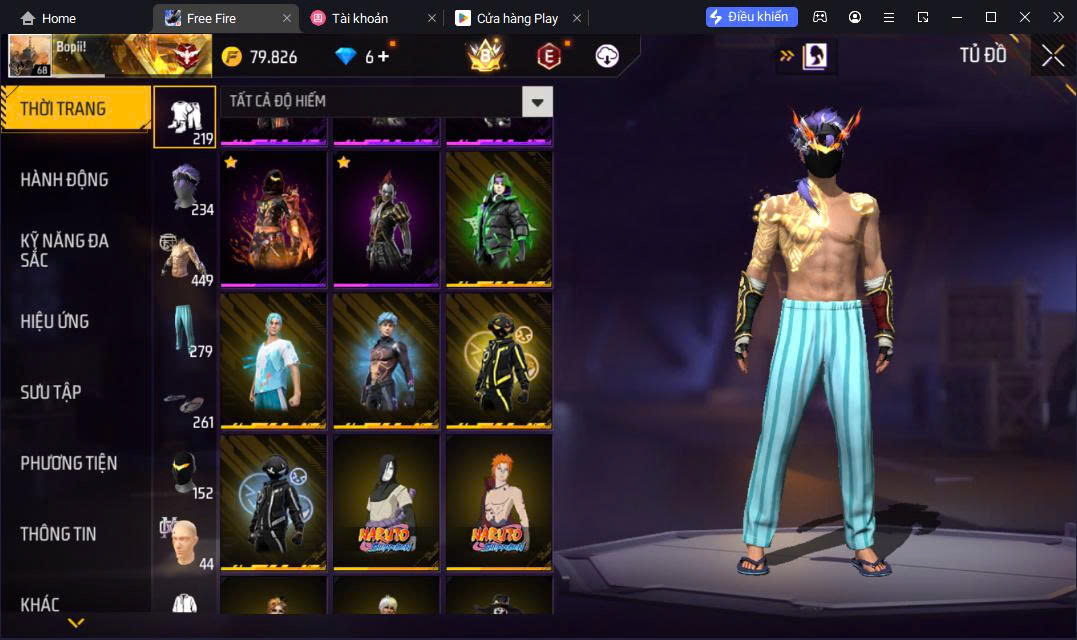Choose the flaming hooded outfit
The width and height of the screenshot is (1077, 640).
273,218
